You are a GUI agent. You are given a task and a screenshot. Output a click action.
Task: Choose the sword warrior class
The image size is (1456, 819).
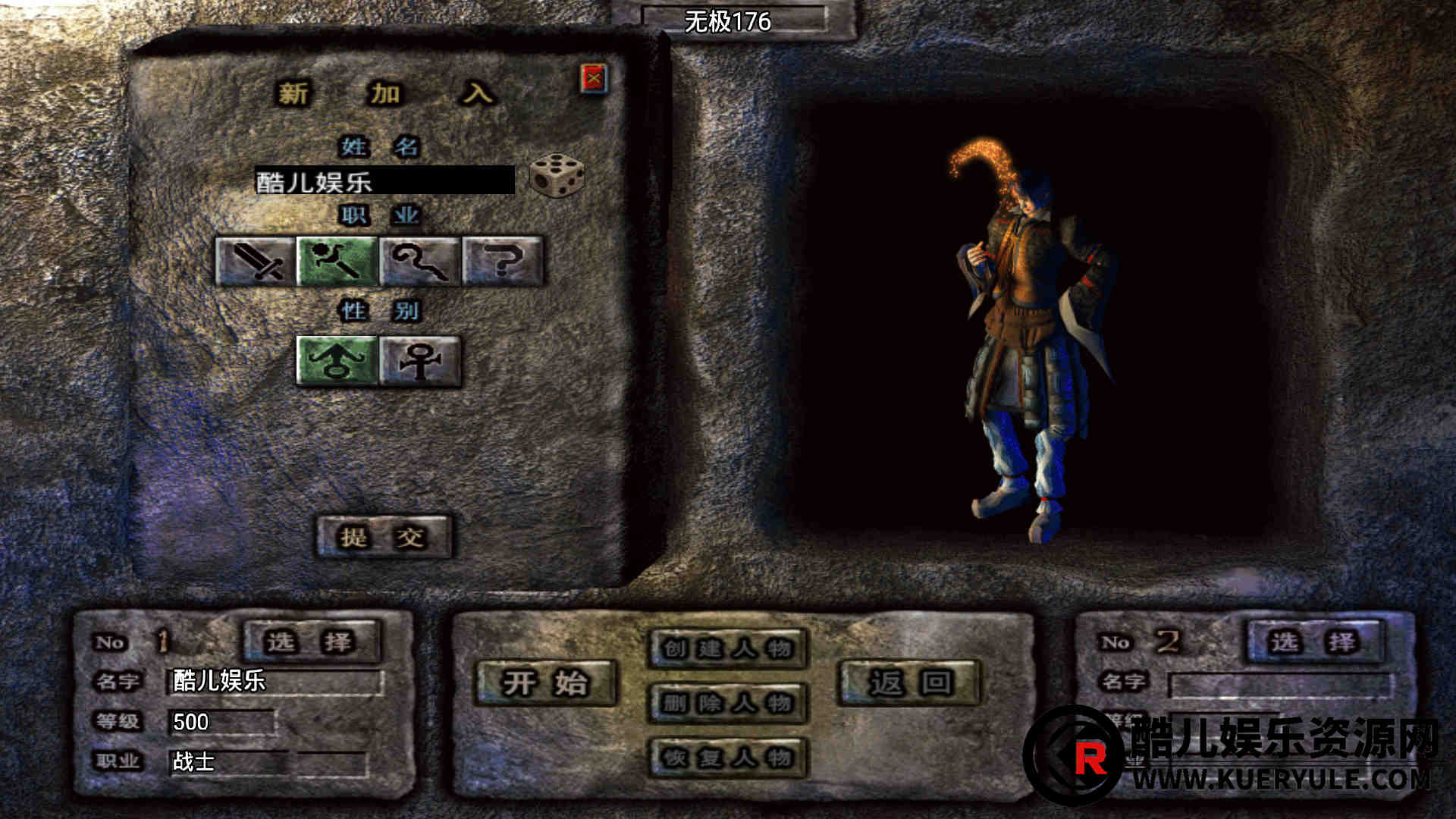255,262
